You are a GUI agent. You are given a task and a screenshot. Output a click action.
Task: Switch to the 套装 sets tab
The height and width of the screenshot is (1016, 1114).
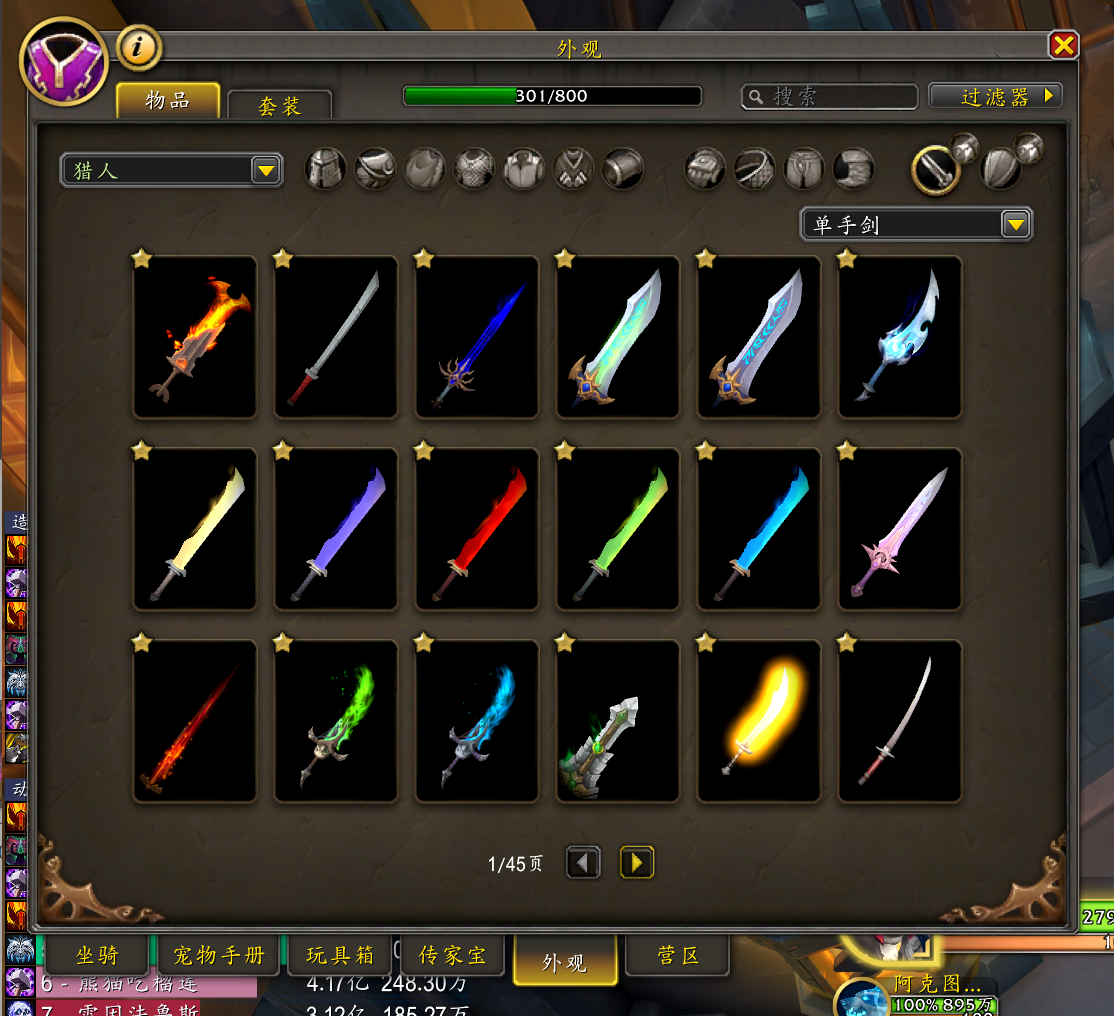280,105
